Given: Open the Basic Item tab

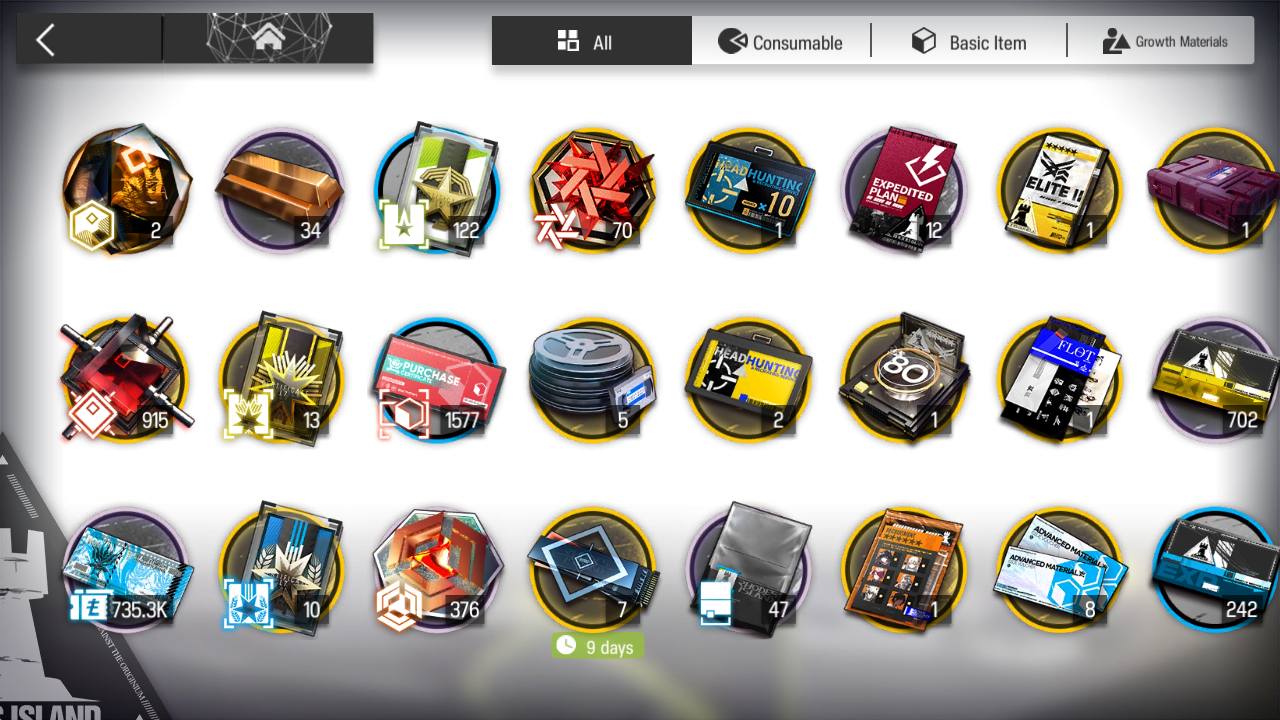Looking at the screenshot, I should [x=968, y=41].
